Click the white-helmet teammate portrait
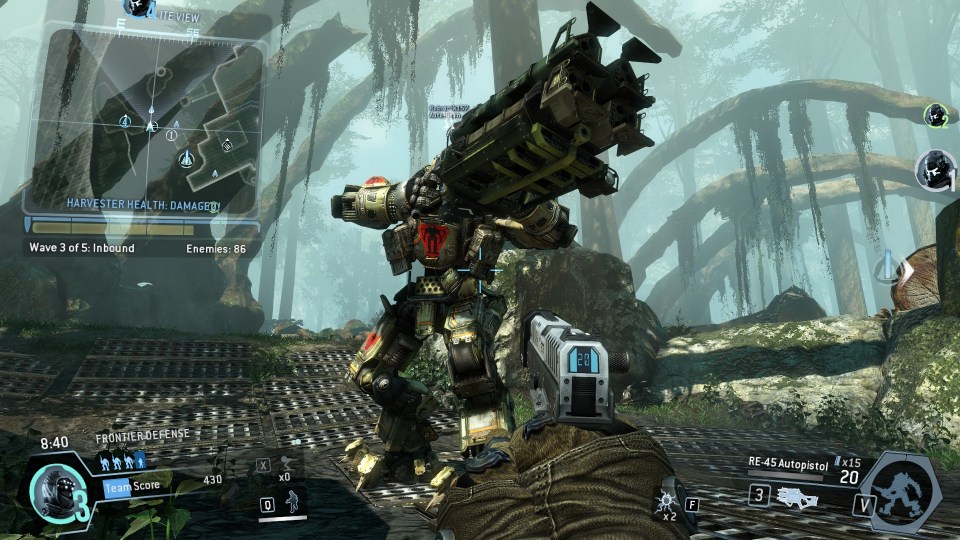960x540 pixels. click(x=936, y=169)
